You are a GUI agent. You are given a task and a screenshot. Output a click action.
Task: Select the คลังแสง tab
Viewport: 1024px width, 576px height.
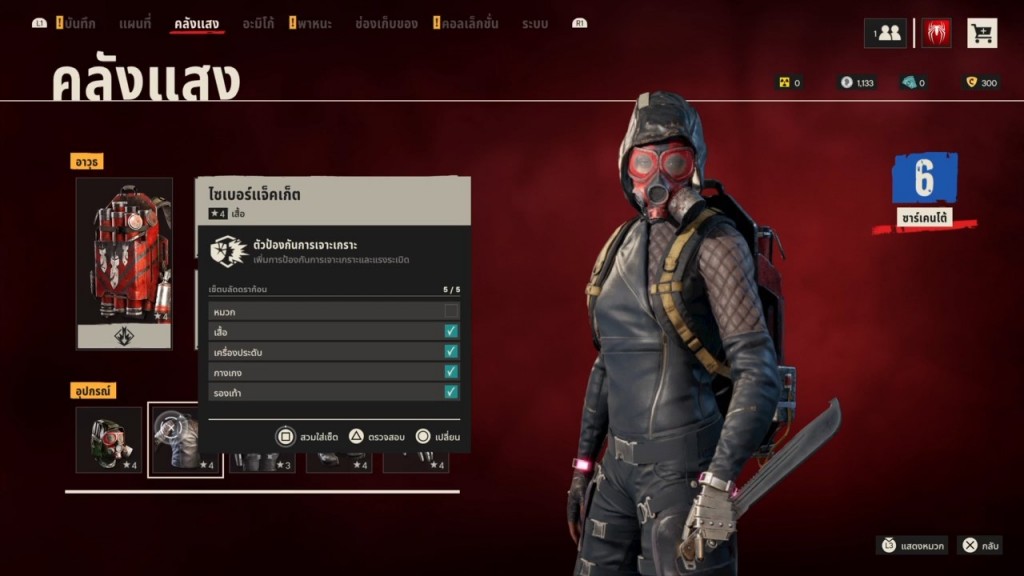(x=197, y=23)
